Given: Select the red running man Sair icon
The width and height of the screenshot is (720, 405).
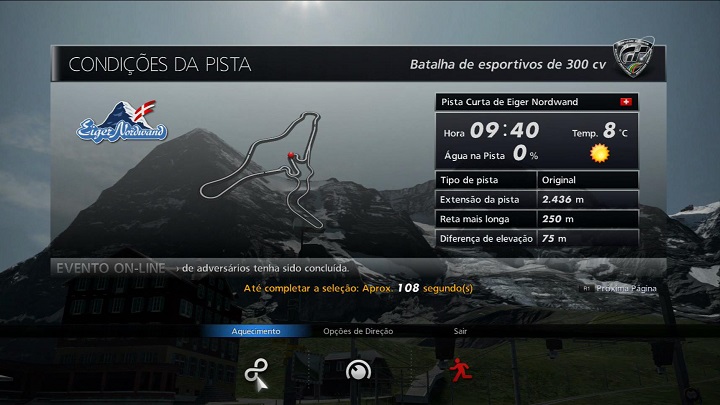Looking at the screenshot, I should [460, 370].
